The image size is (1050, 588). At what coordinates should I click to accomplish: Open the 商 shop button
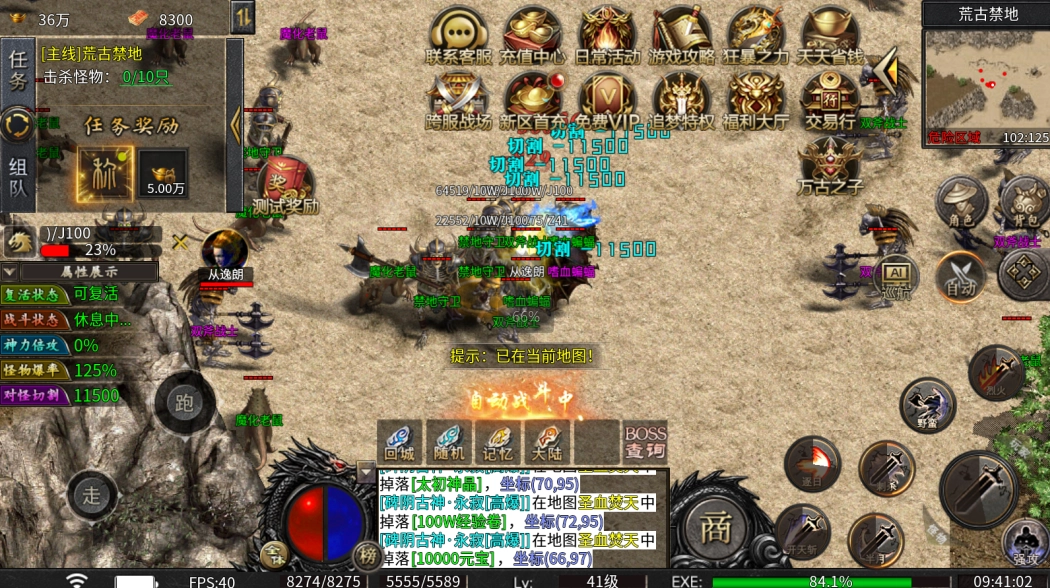(714, 529)
